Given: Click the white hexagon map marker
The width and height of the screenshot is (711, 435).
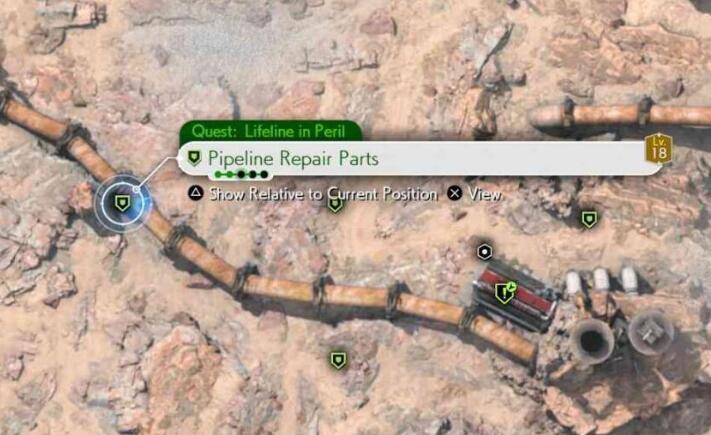Looking at the screenshot, I should [485, 251].
